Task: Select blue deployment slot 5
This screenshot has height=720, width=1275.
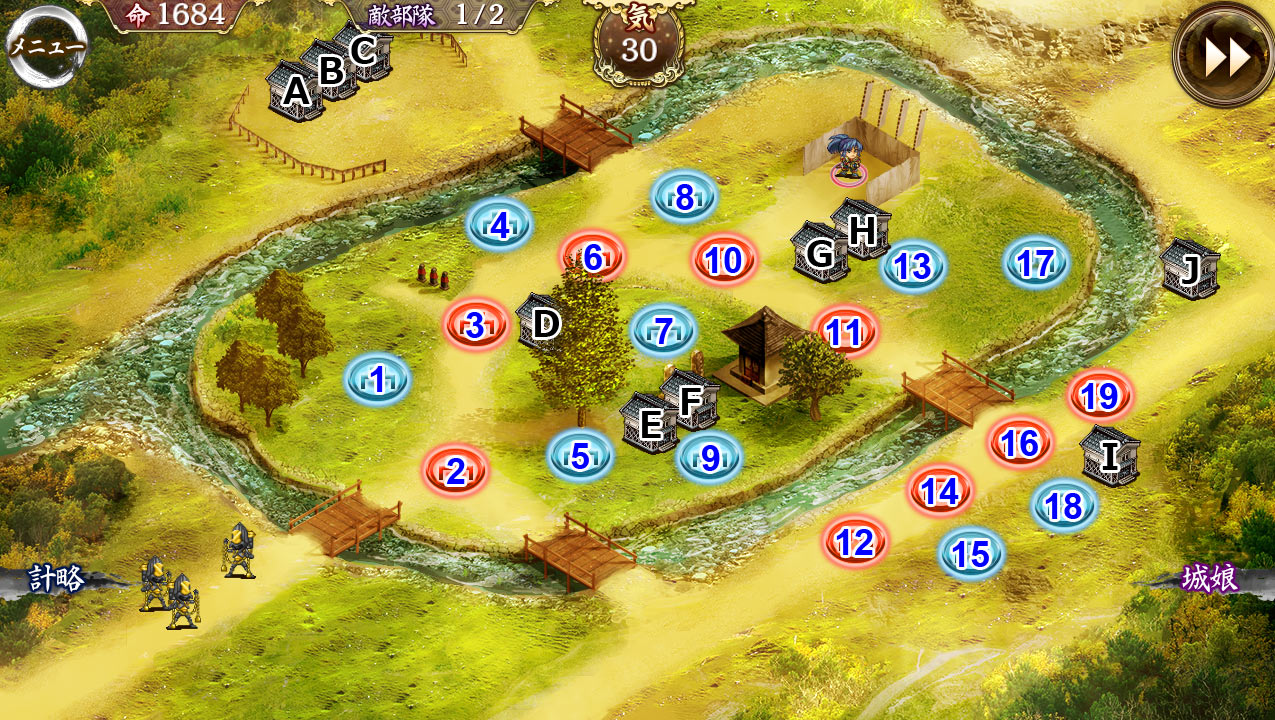Action: 580,456
